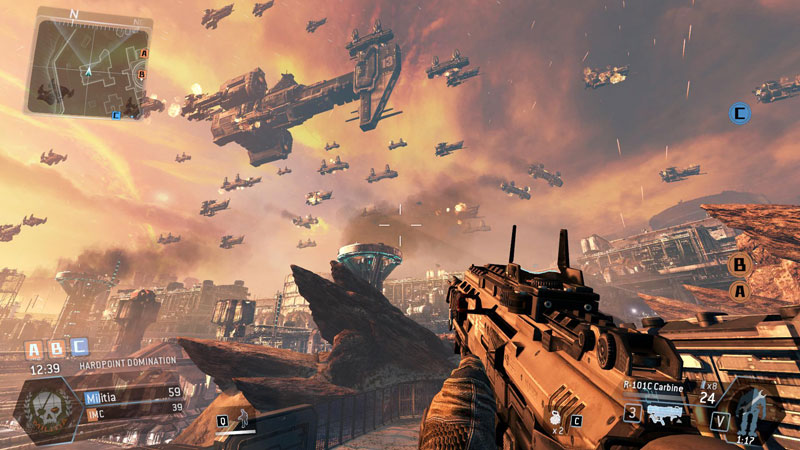This screenshot has height=450, width=800.
Task: Select hardpoint B in the status row
Action: click(56, 348)
